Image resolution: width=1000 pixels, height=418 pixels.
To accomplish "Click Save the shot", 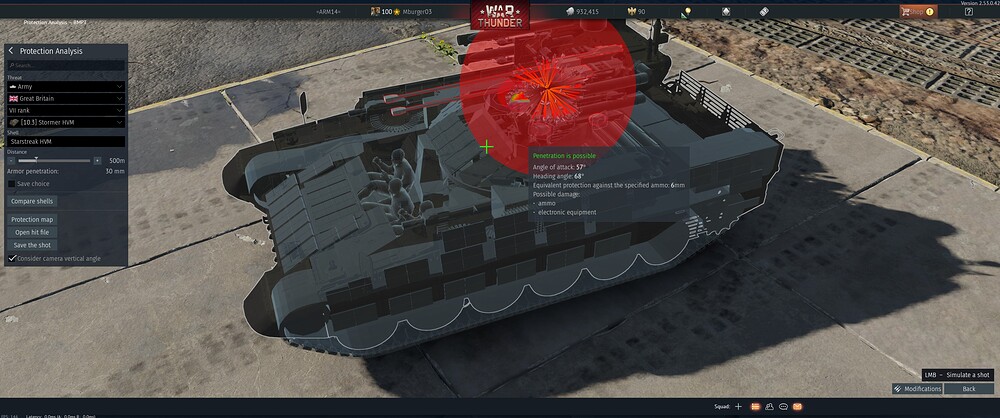I will [x=32, y=245].
